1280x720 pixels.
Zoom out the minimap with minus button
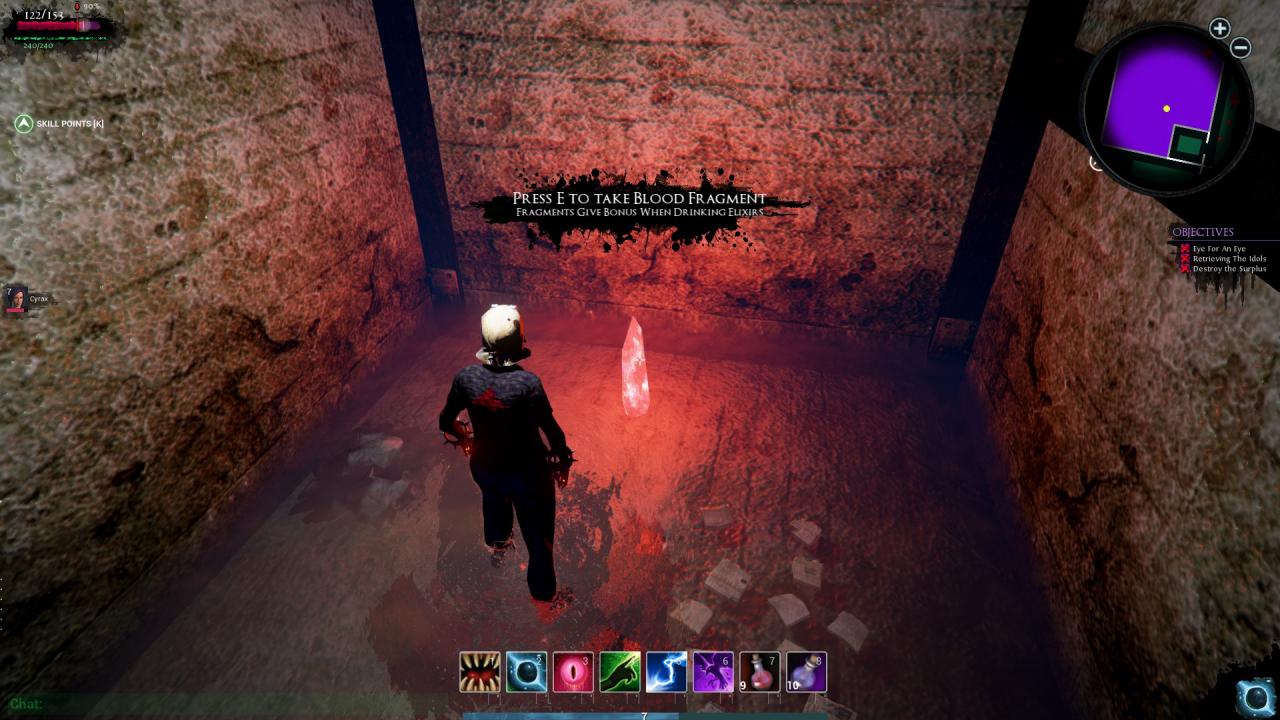1240,48
